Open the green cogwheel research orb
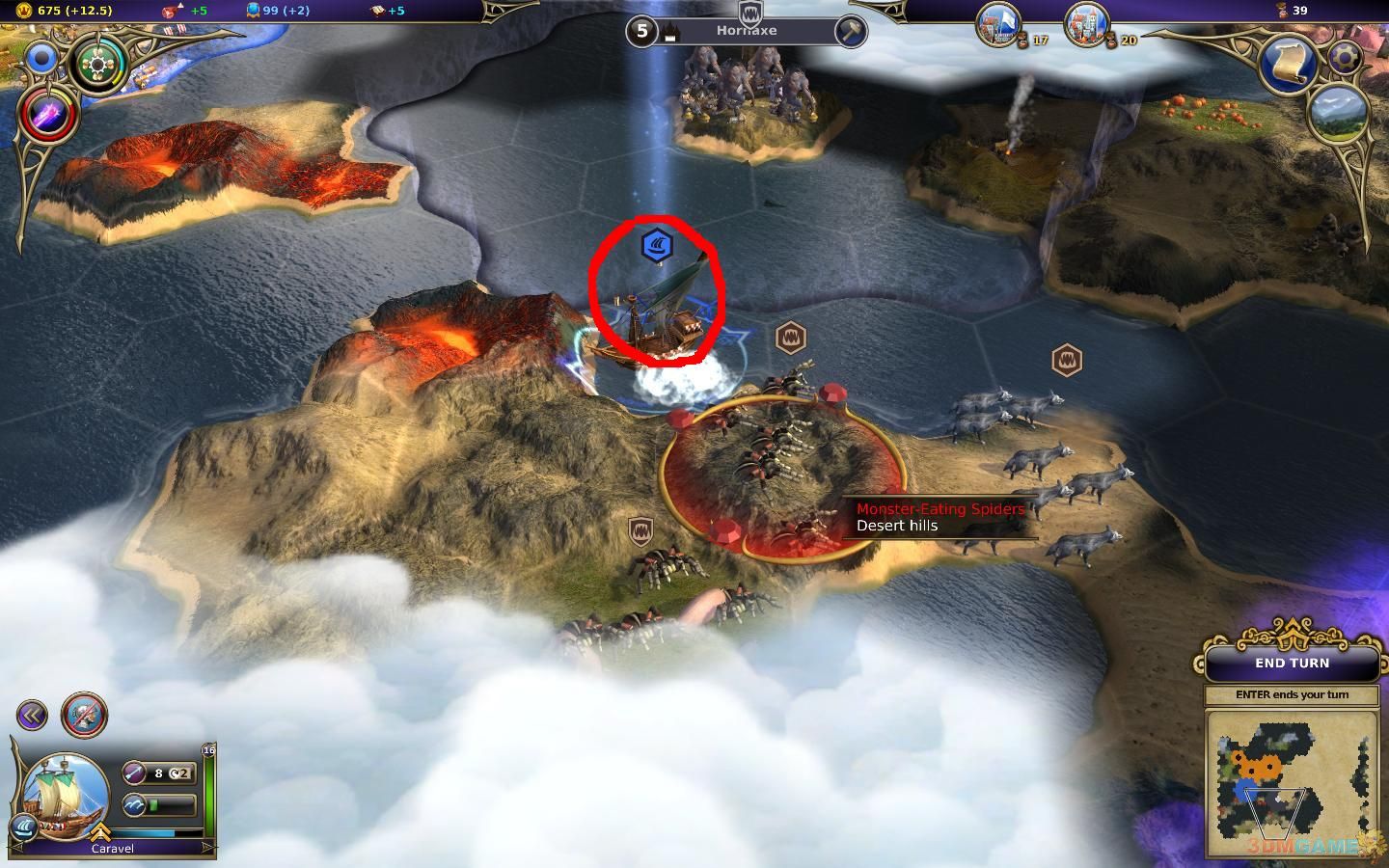1389x868 pixels. click(97, 66)
